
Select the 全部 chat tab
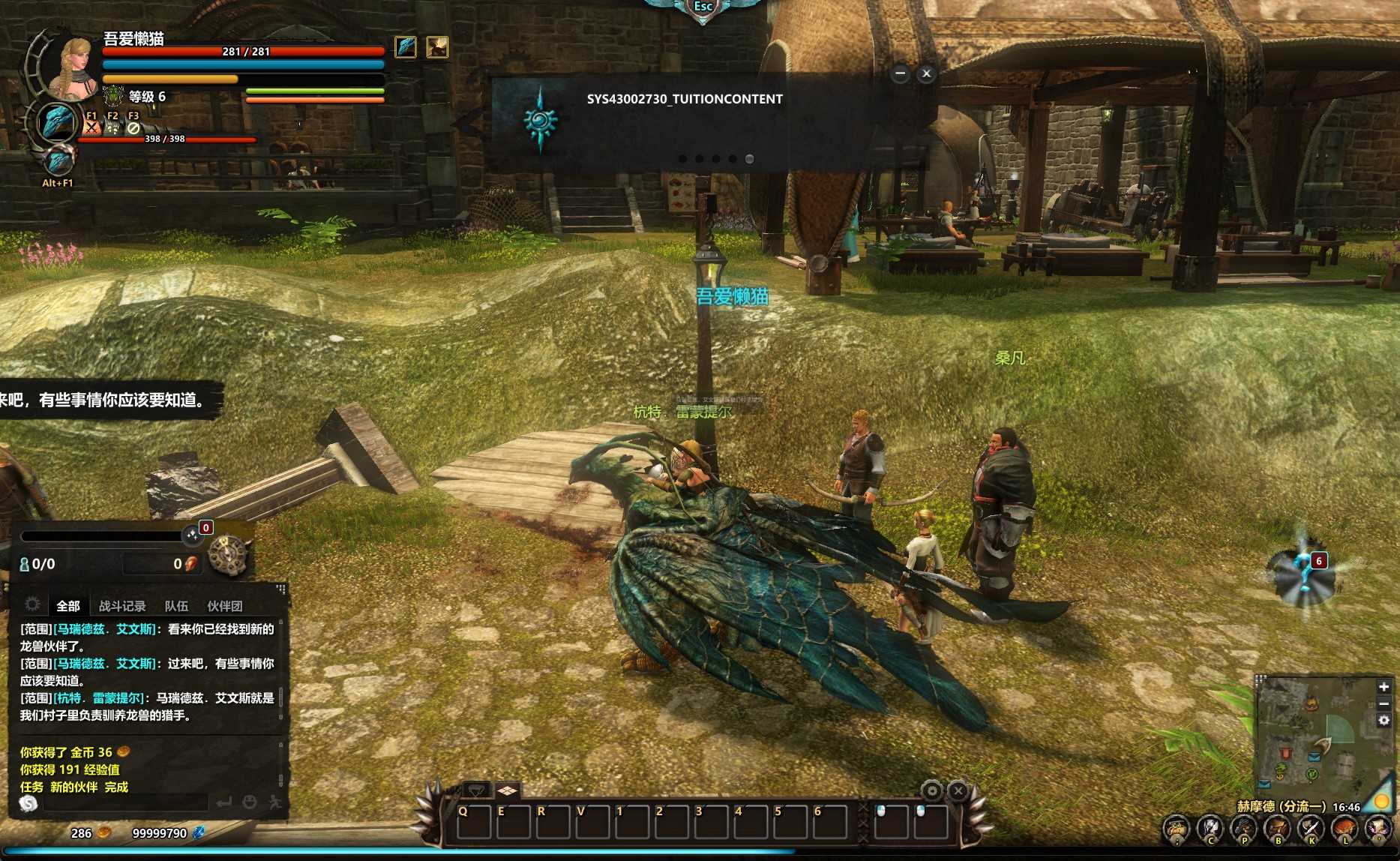point(68,606)
